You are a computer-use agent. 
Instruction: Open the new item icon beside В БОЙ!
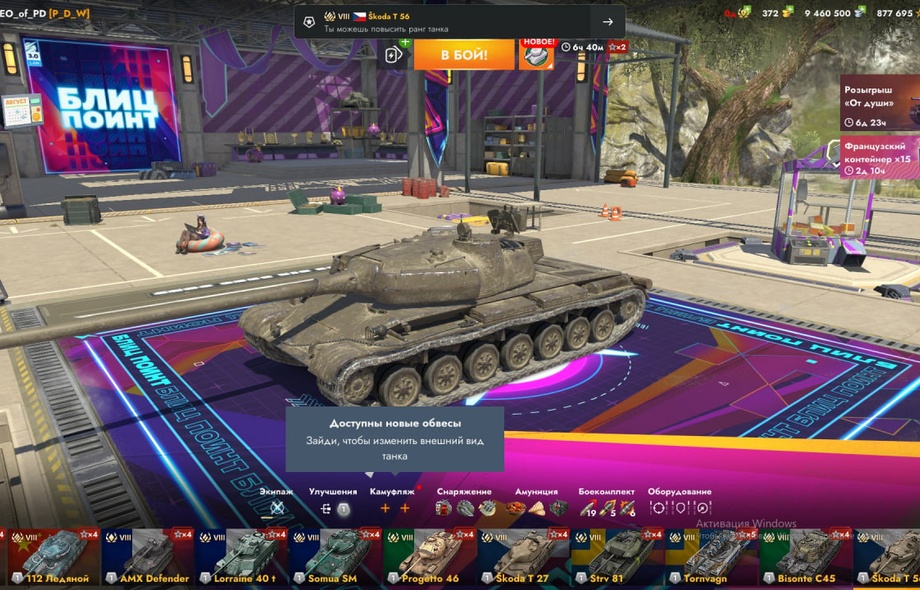pos(536,54)
